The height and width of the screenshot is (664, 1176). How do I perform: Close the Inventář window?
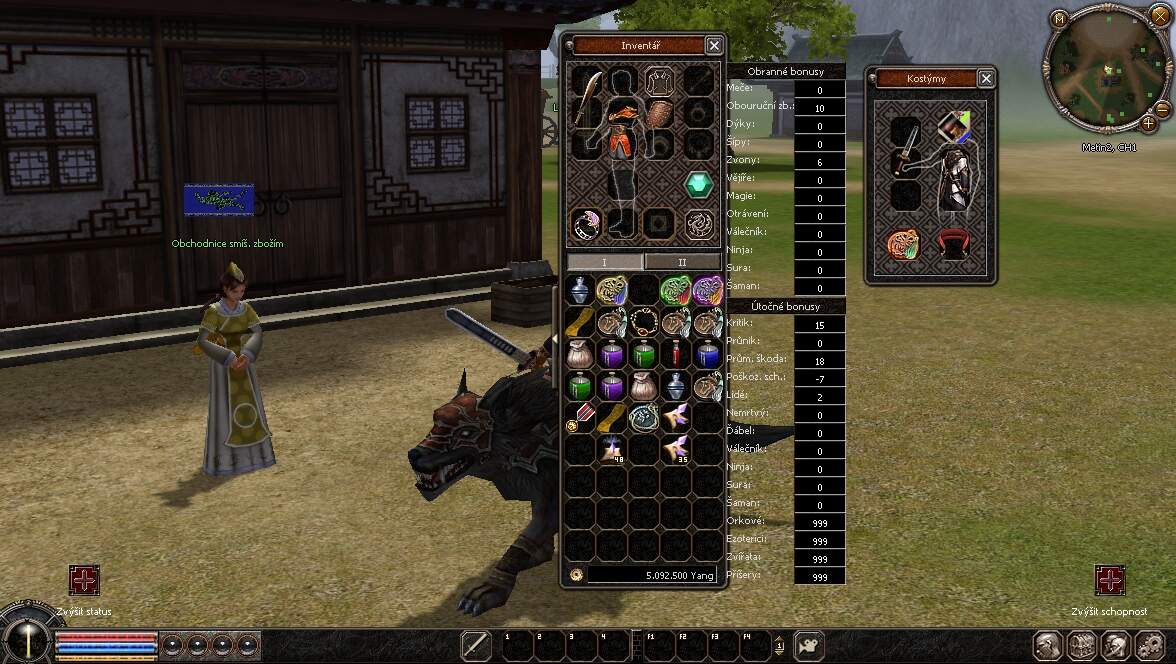tap(713, 45)
